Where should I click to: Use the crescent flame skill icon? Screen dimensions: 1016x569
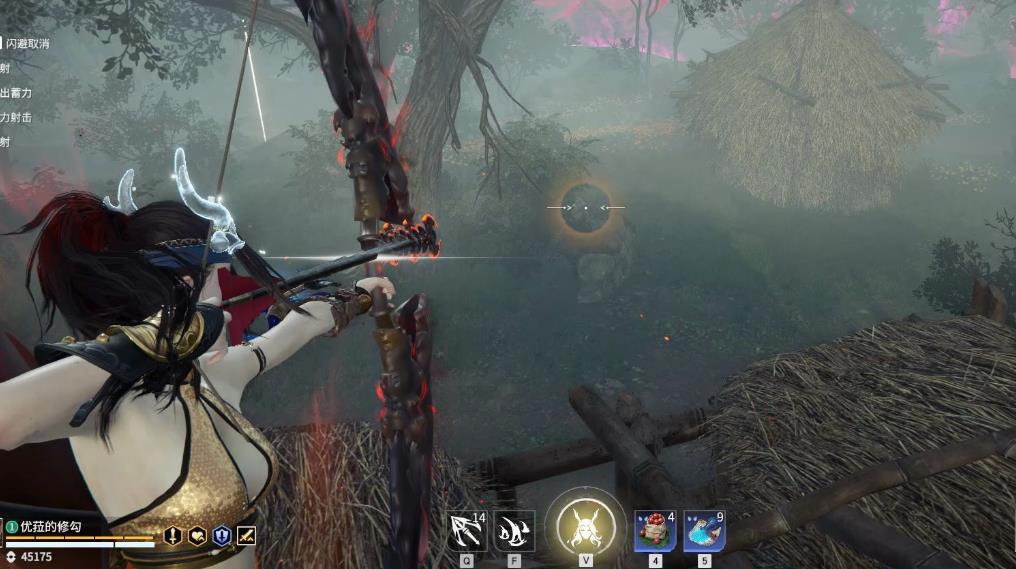click(514, 531)
